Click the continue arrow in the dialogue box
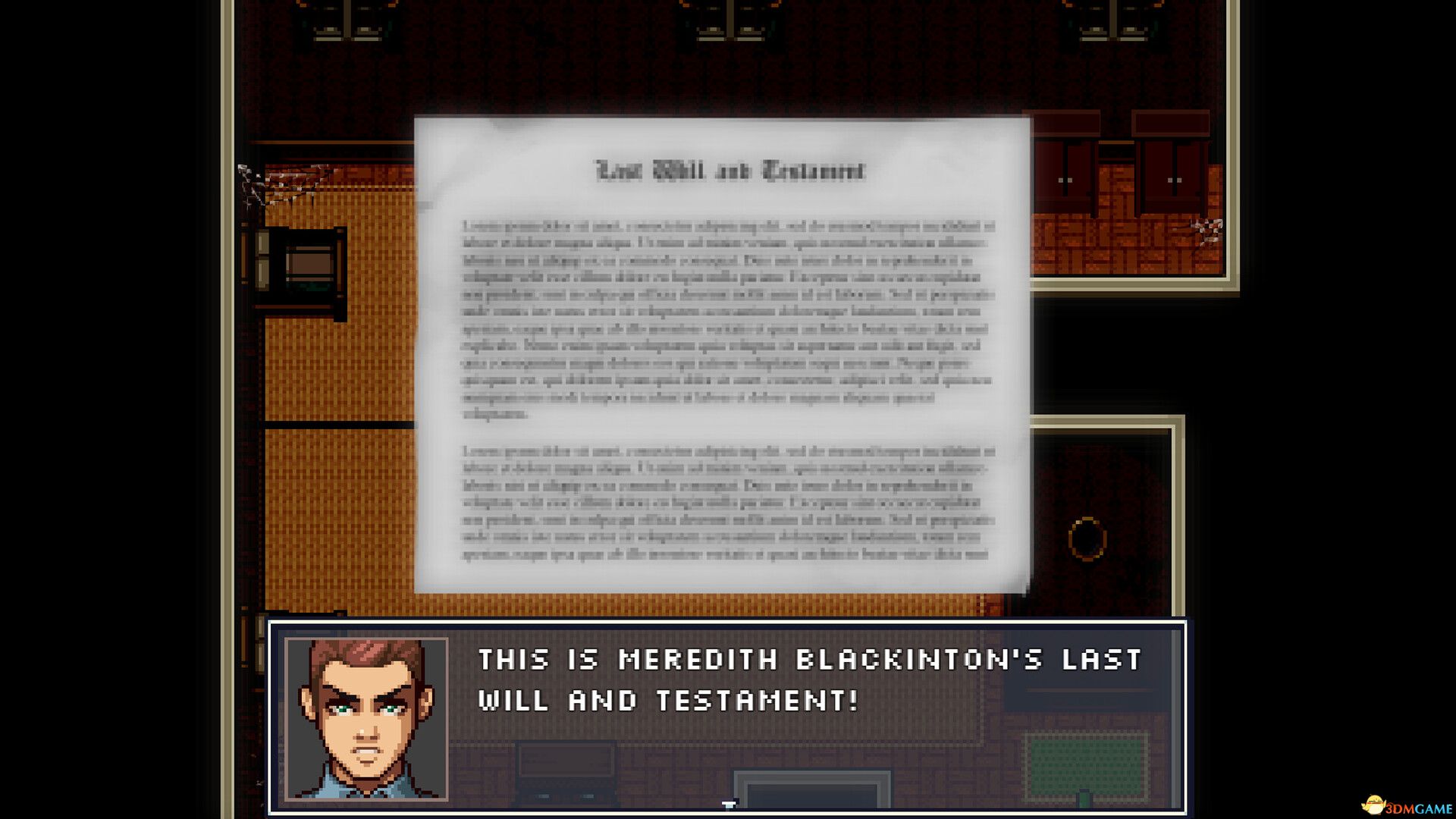This screenshot has height=819, width=1456. (x=728, y=802)
